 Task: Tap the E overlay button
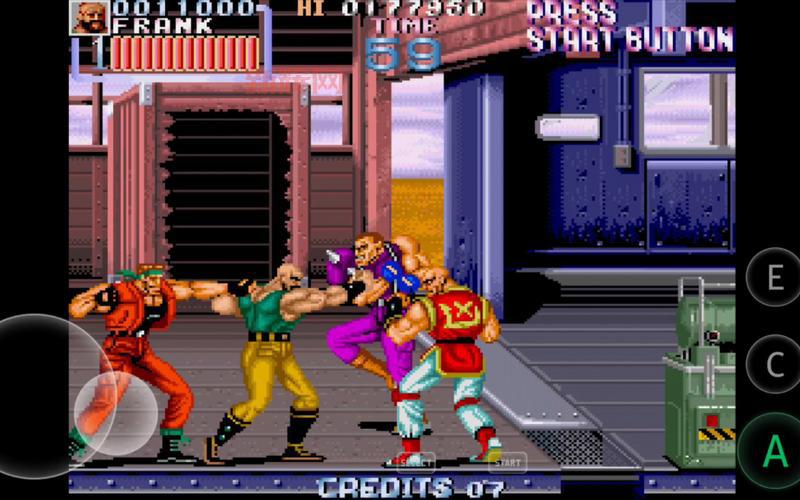coord(775,278)
